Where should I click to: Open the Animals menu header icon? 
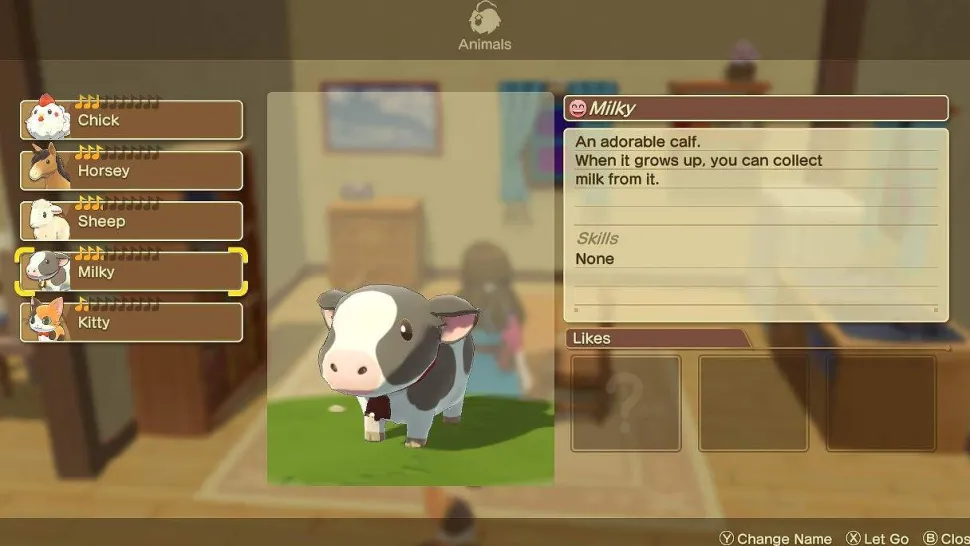point(485,19)
